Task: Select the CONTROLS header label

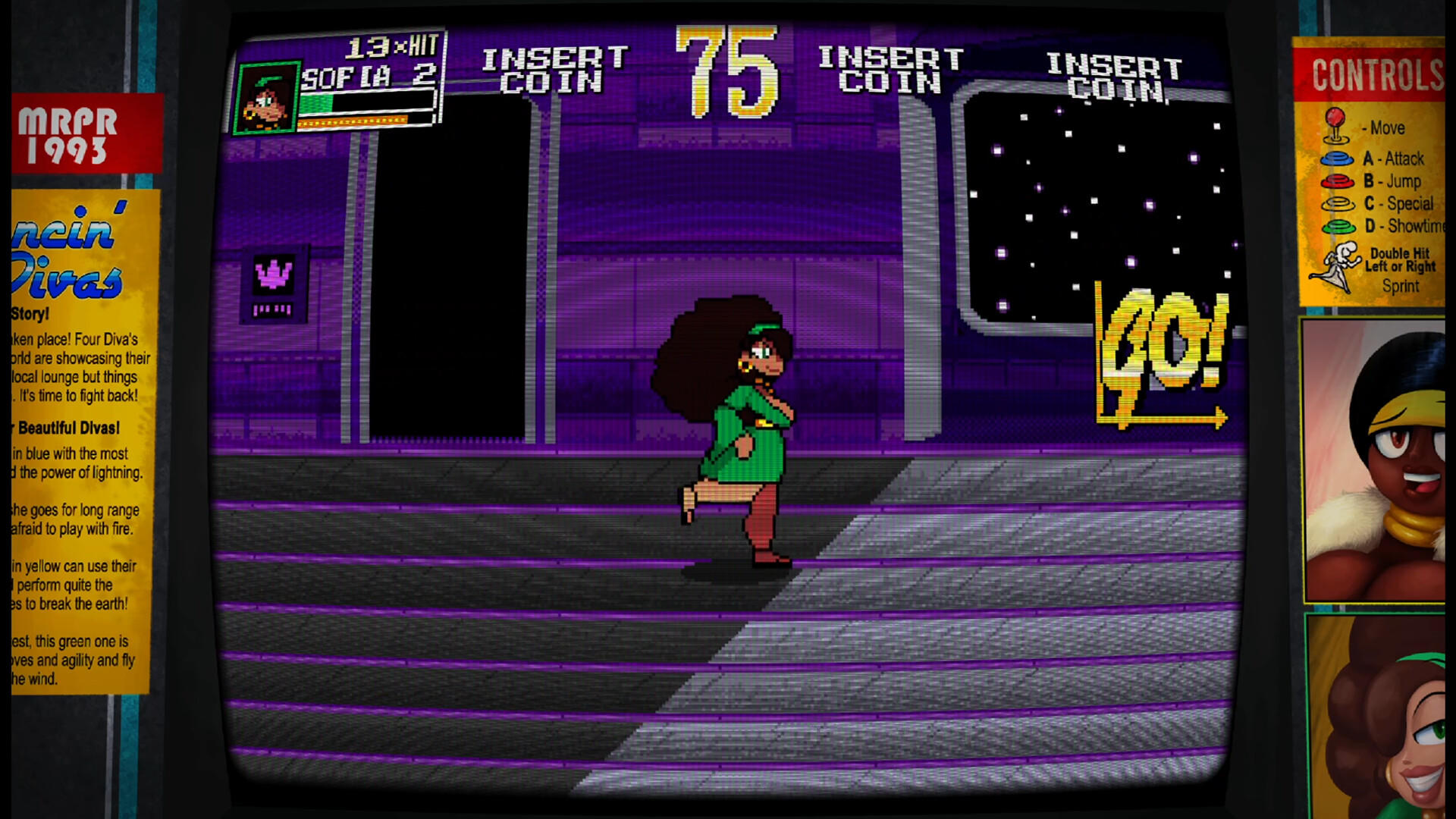Action: pos(1377,76)
